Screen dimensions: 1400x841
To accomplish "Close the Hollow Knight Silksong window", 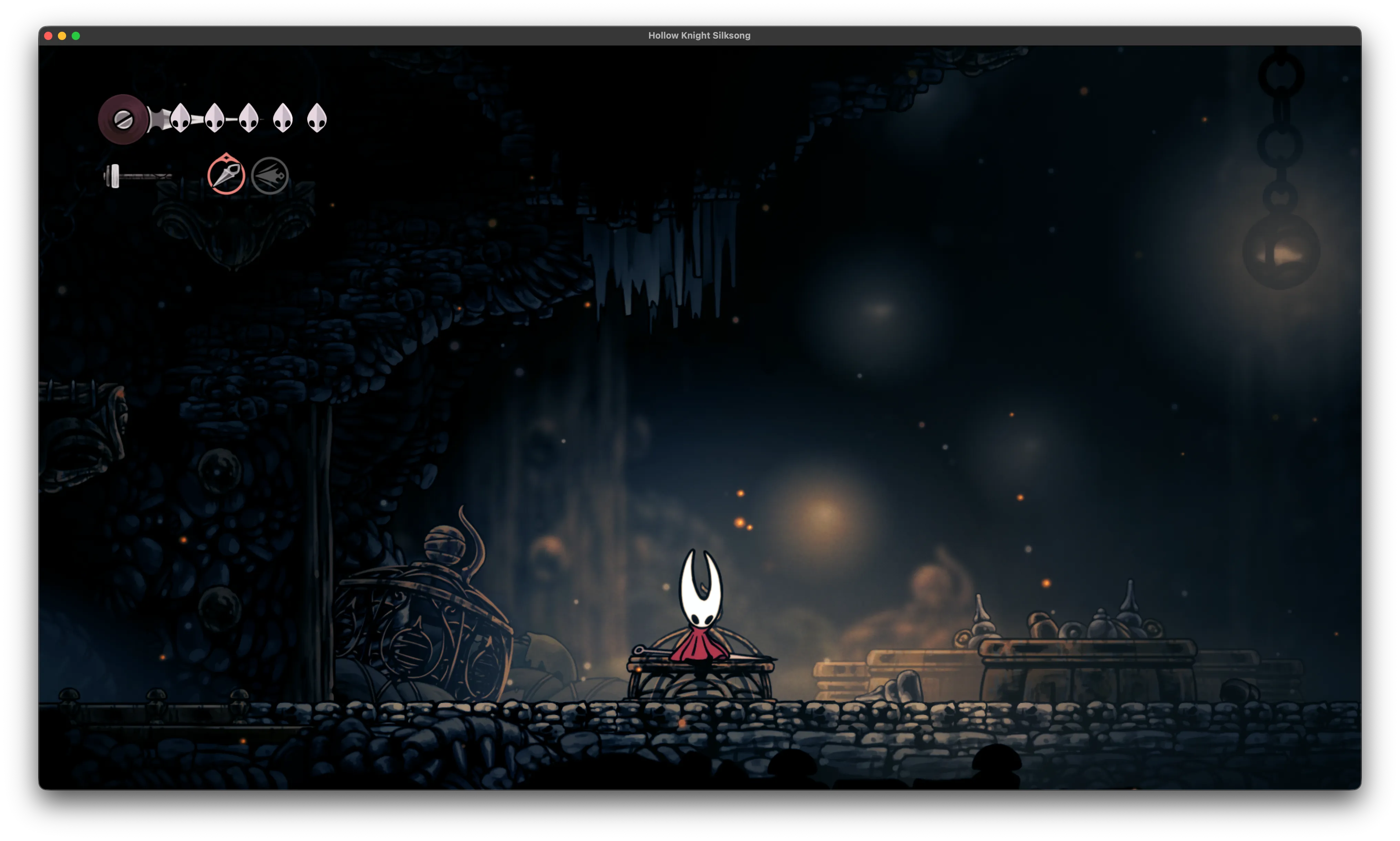I will point(48,36).
